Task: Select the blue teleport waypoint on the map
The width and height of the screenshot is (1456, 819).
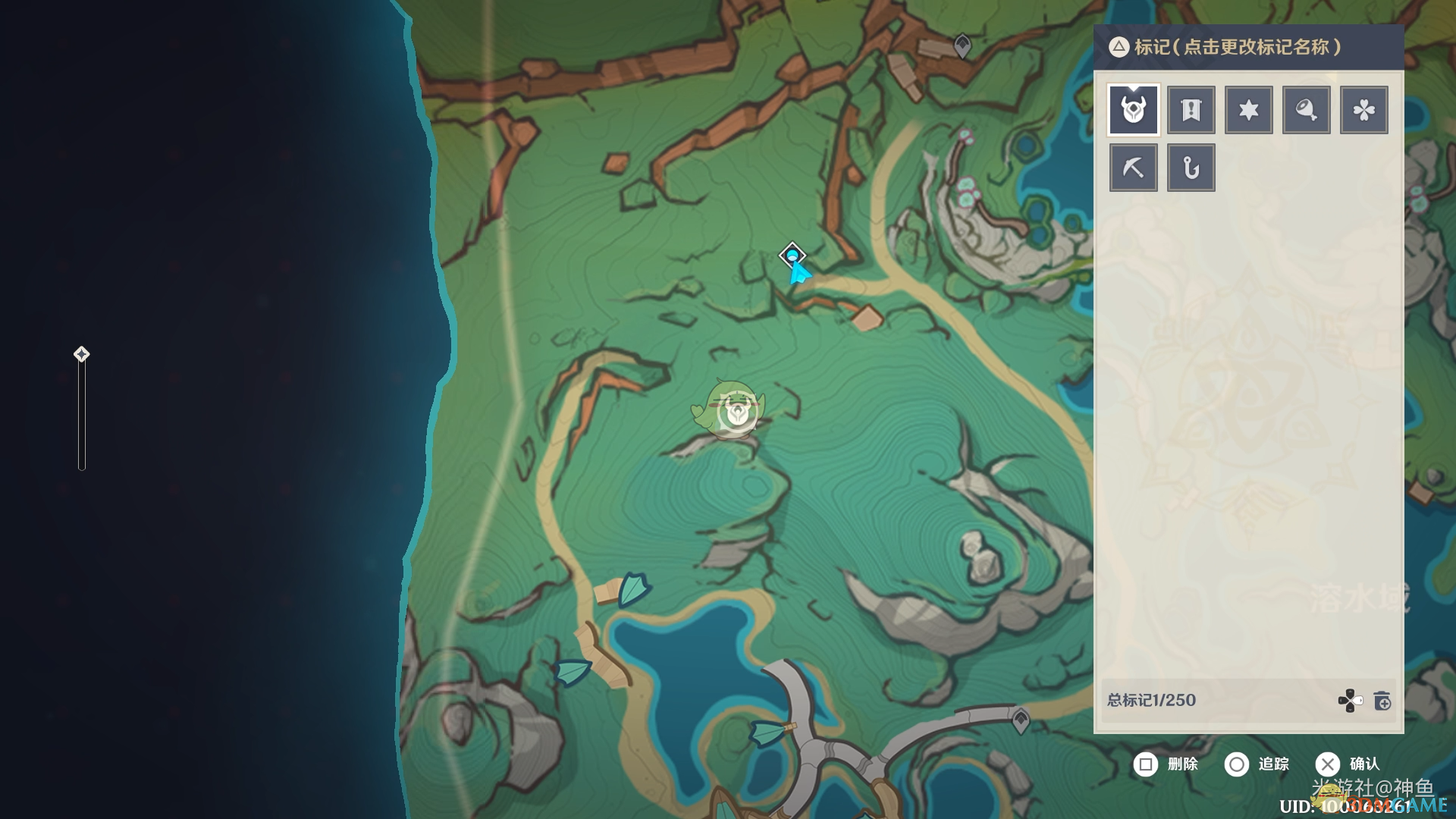Action: click(792, 255)
